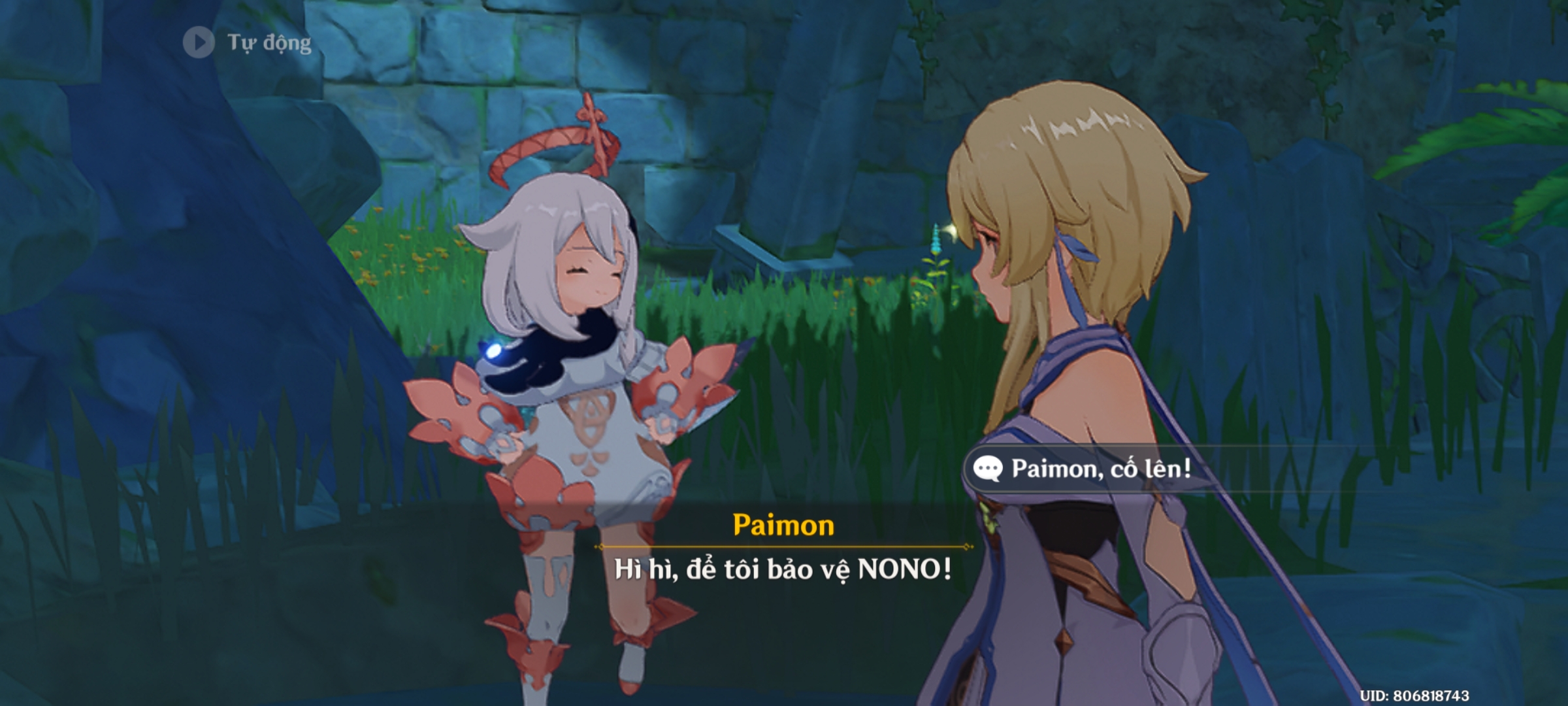Toggle auto dialogue mode via Tự động
This screenshot has height=706, width=1568.
pos(268,42)
